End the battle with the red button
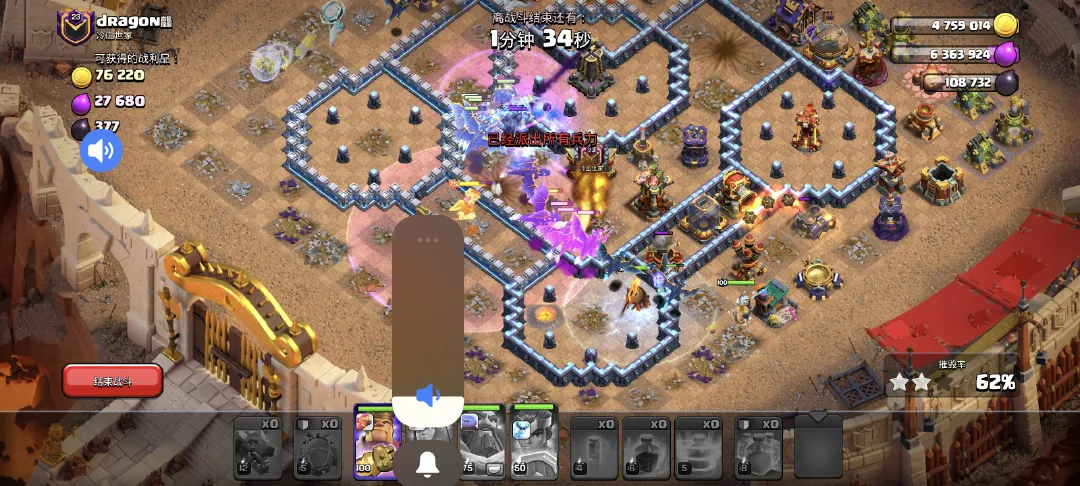The width and height of the screenshot is (1080, 486). [x=112, y=380]
